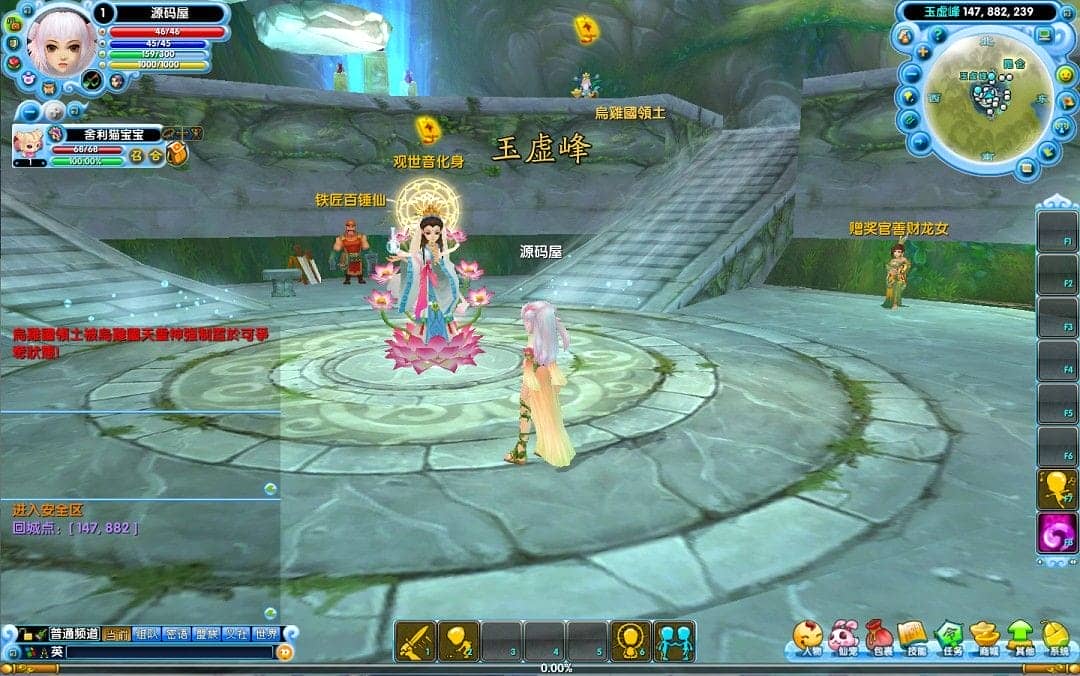This screenshot has height=676, width=1080.
Task: Click the 召 summon button on pet panel
Action: point(138,156)
